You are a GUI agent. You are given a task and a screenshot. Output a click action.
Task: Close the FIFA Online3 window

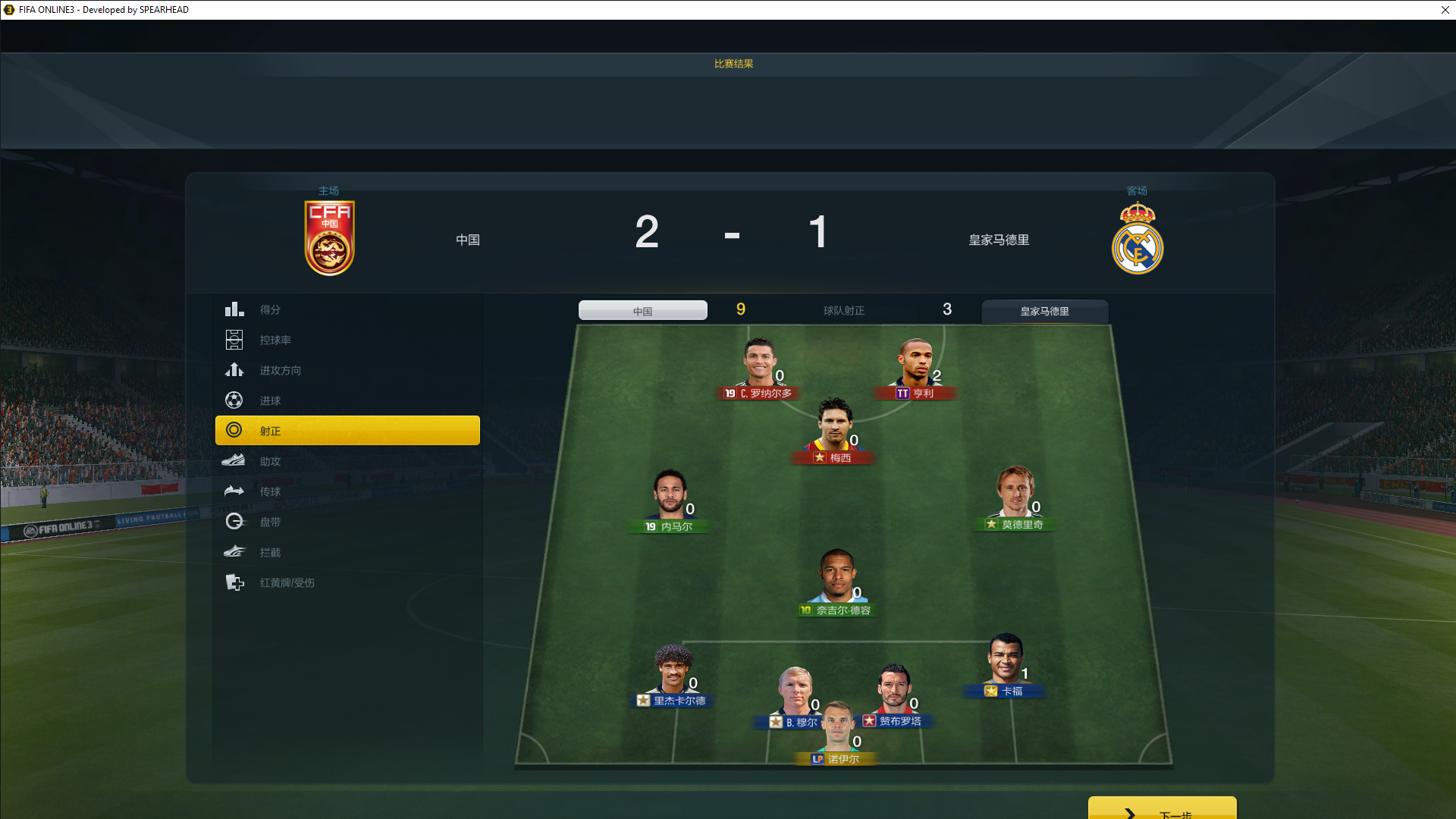(1445, 10)
